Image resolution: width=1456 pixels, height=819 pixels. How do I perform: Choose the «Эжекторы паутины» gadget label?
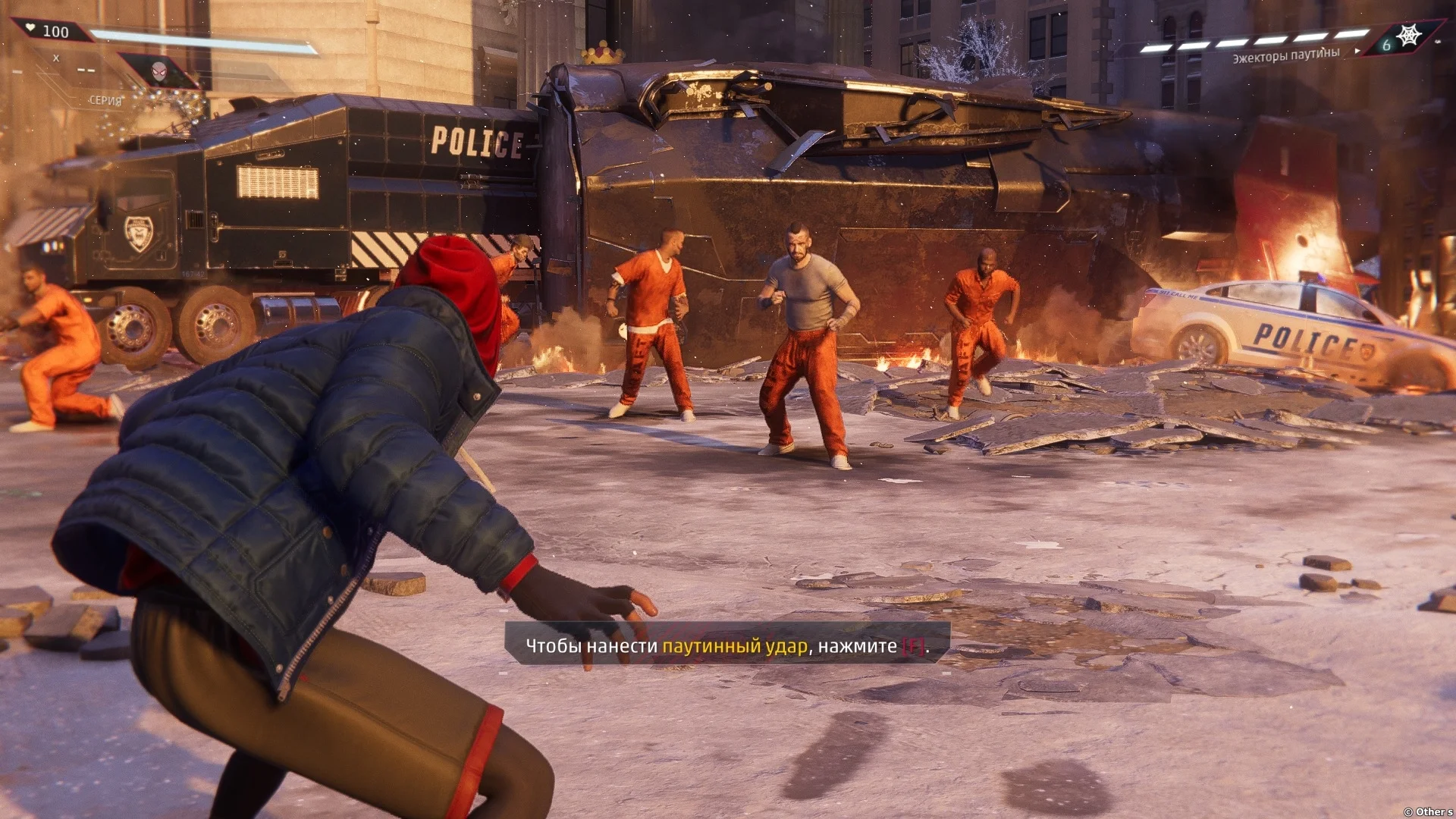pos(1285,55)
